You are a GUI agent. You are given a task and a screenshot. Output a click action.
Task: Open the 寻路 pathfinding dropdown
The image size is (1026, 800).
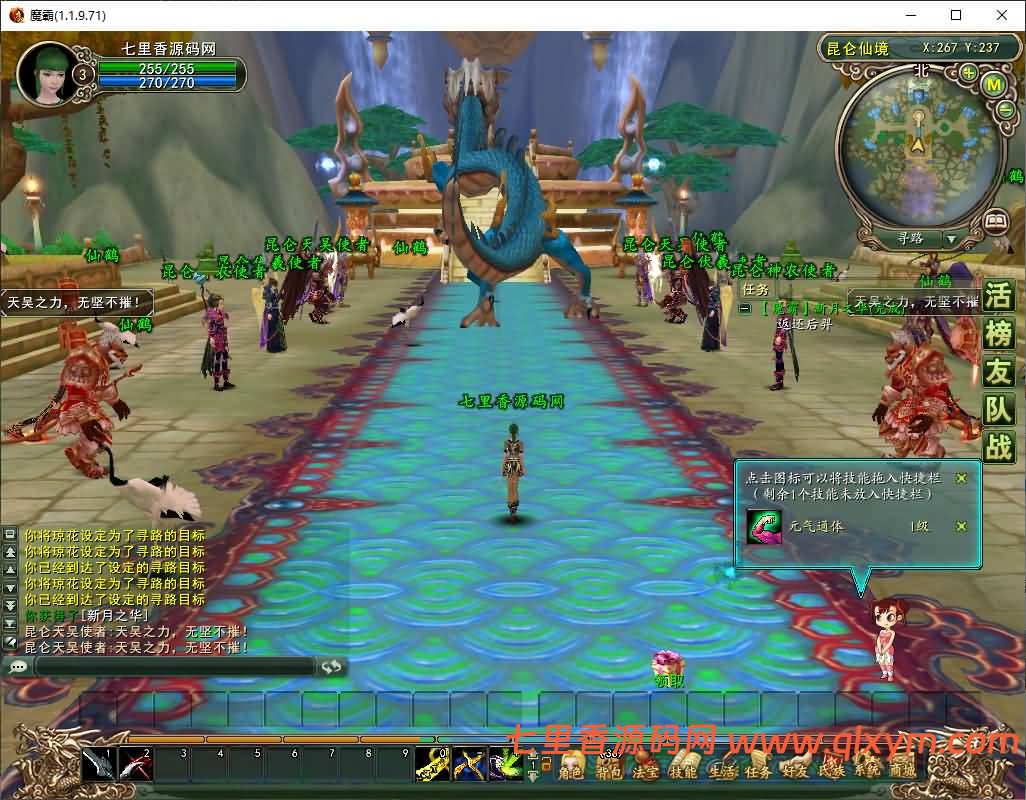coord(951,240)
